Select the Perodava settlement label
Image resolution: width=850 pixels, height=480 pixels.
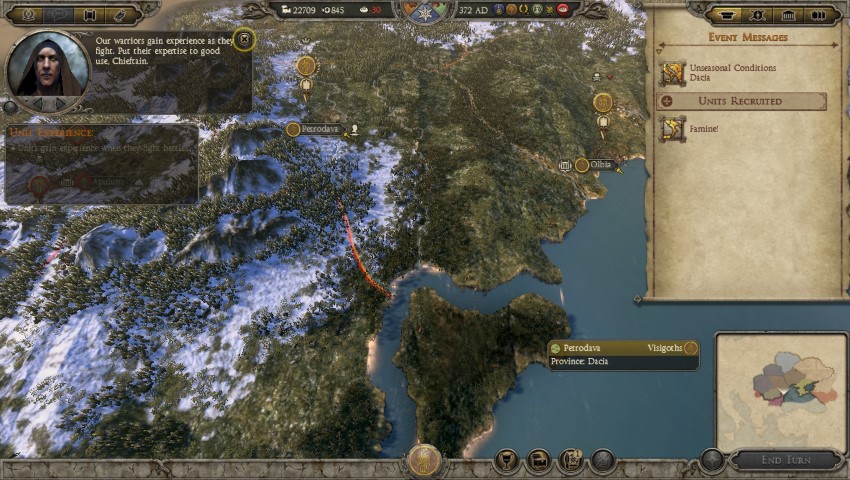click(x=319, y=129)
